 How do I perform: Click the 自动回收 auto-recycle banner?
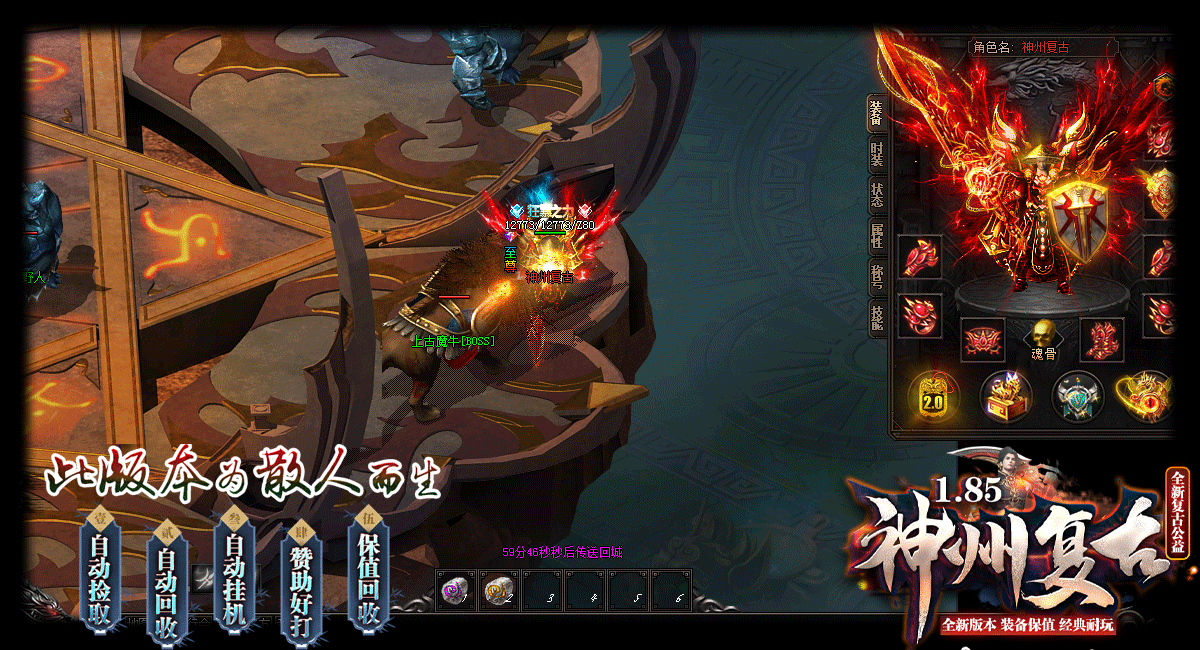click(165, 580)
